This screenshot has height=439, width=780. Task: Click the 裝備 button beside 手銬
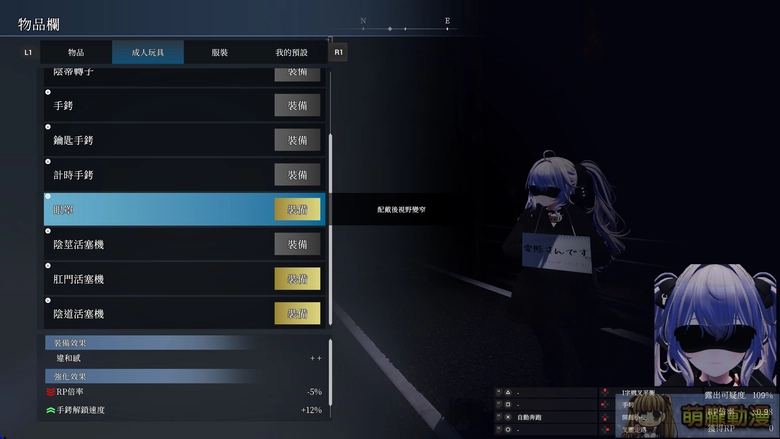297,105
